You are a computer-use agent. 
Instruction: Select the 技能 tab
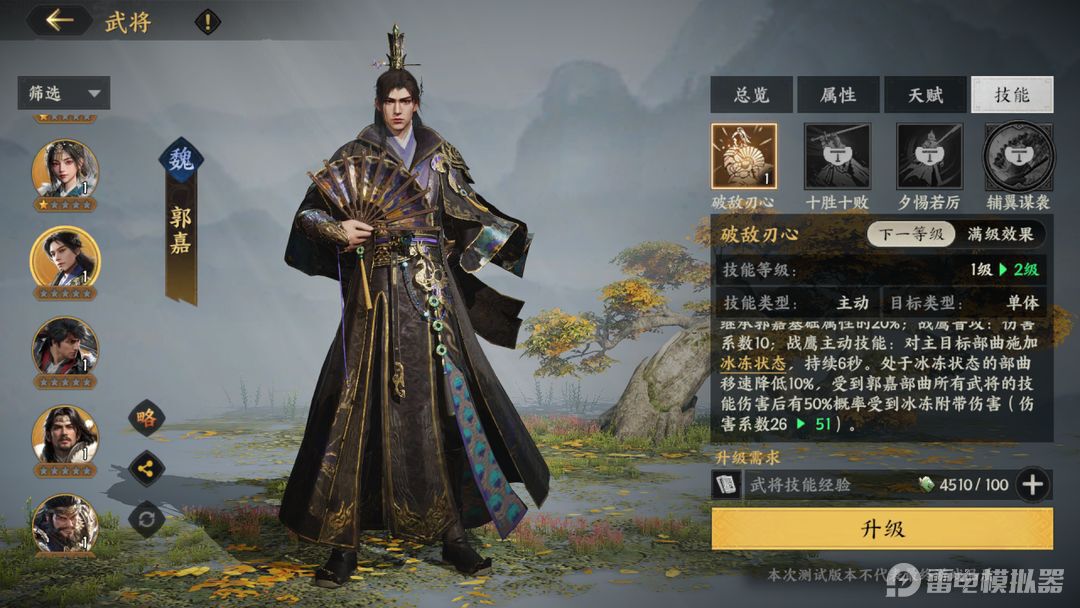(x=1011, y=95)
